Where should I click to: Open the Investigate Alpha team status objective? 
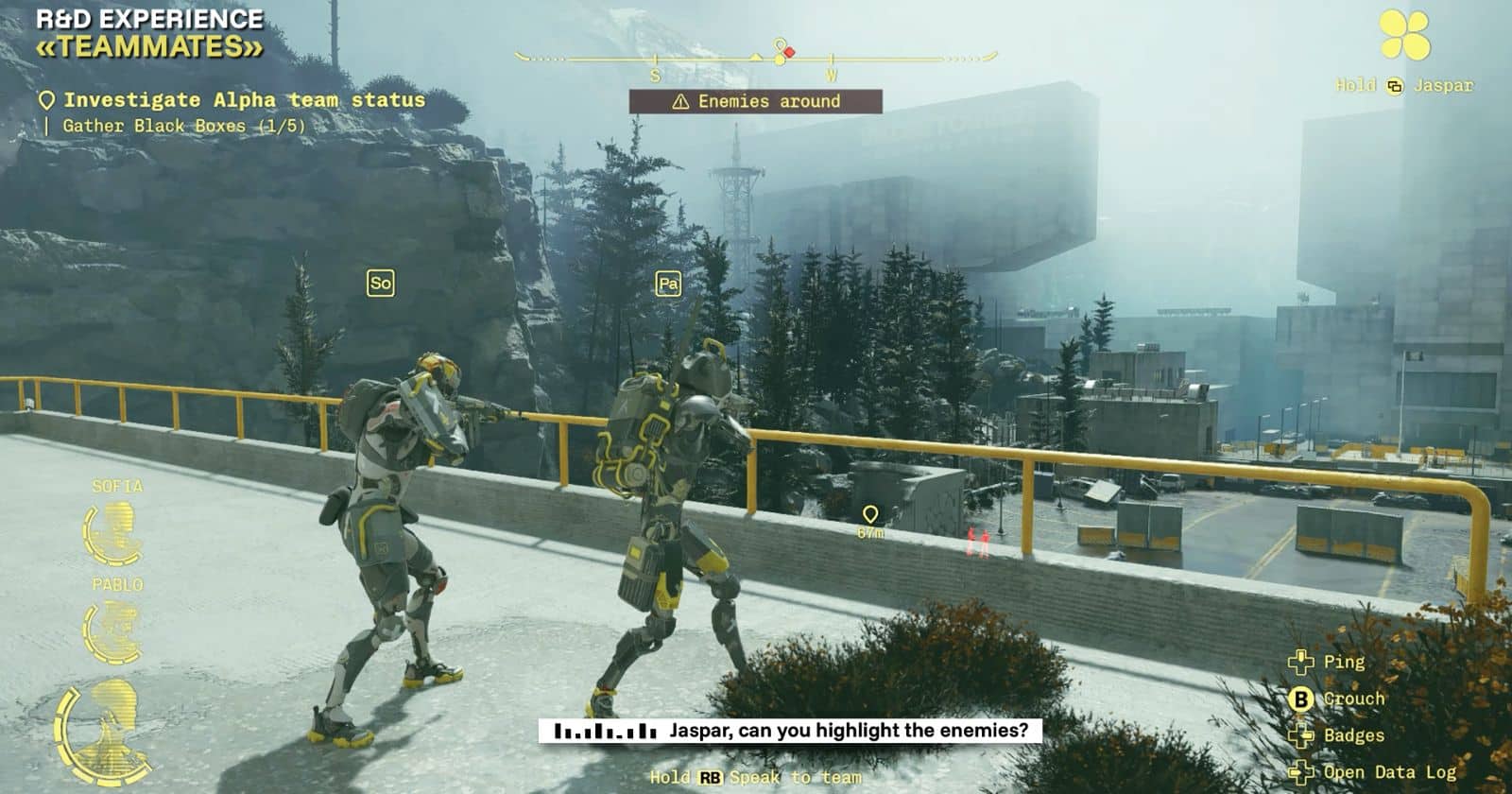point(243,100)
